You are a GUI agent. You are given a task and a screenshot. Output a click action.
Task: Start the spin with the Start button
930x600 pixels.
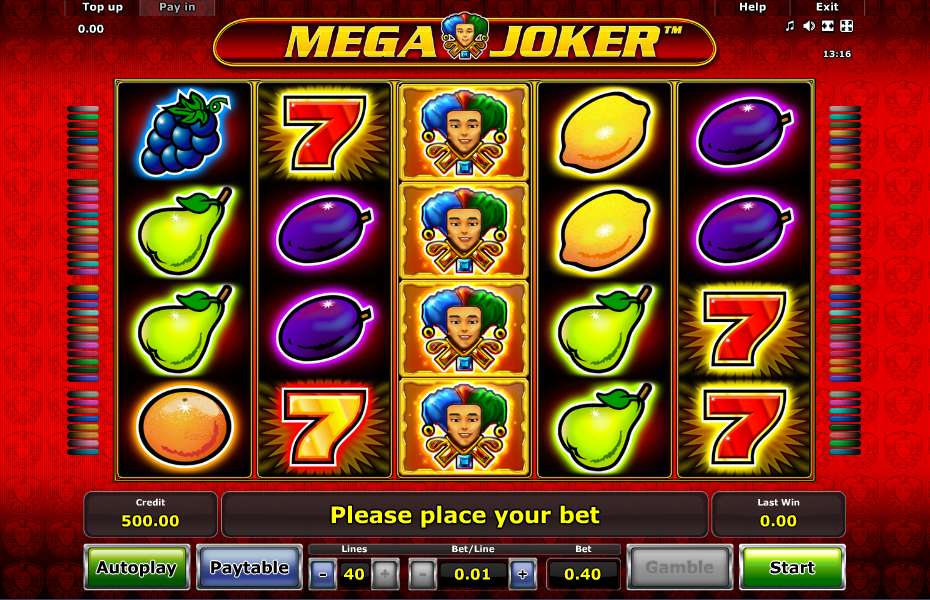pos(791,568)
